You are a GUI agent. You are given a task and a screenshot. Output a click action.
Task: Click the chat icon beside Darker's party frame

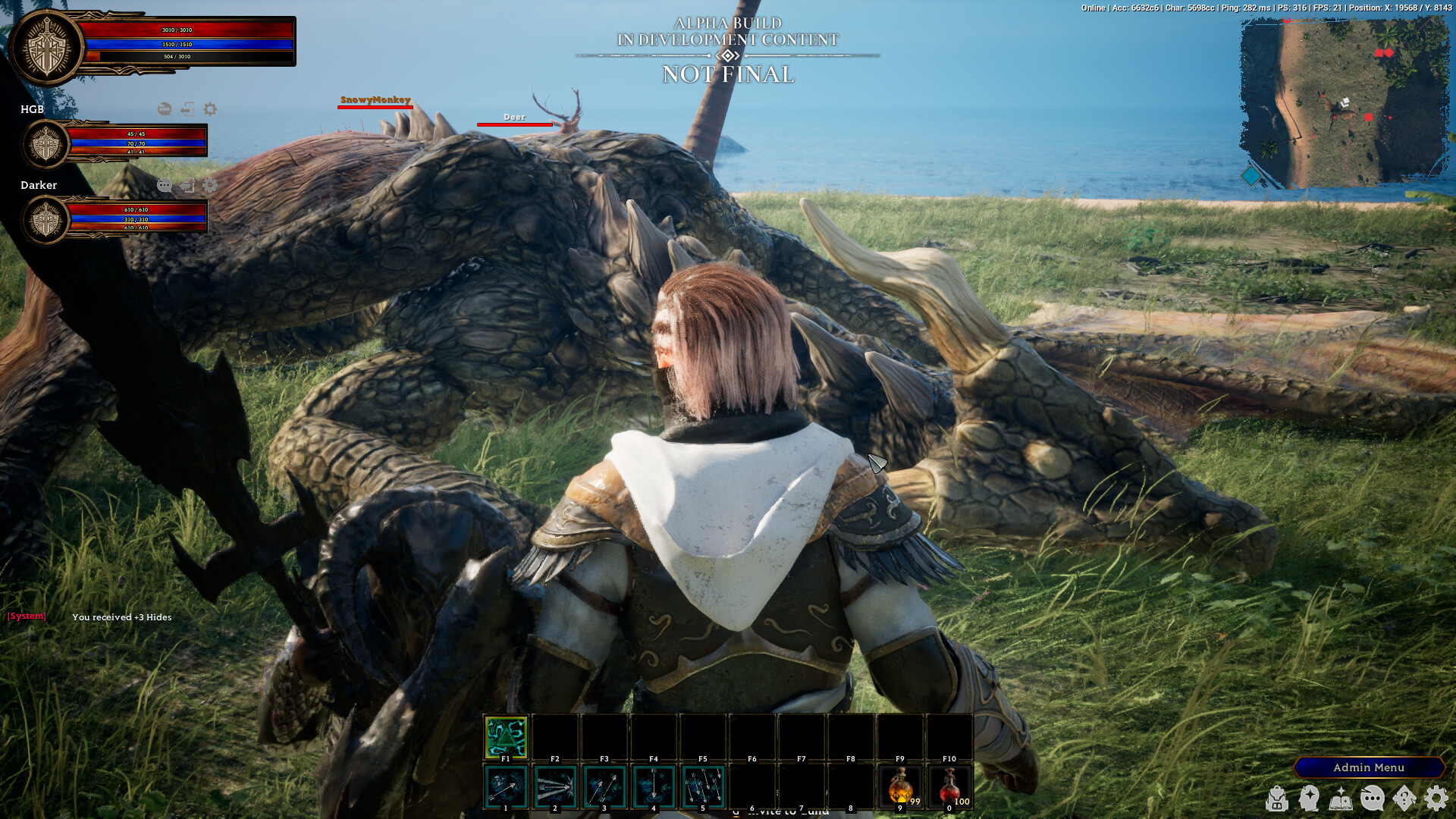tap(164, 185)
